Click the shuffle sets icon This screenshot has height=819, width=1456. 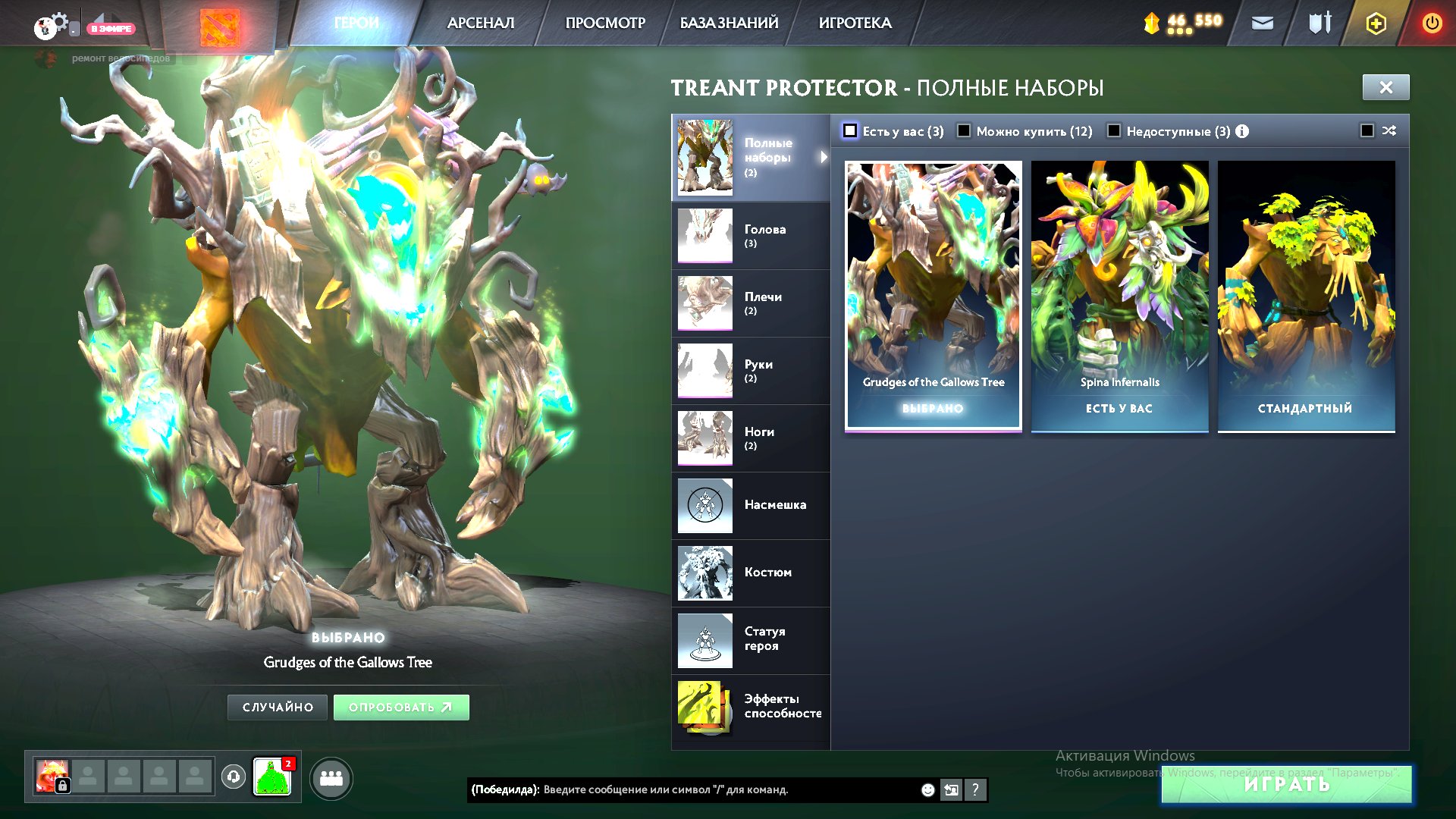tap(1389, 130)
